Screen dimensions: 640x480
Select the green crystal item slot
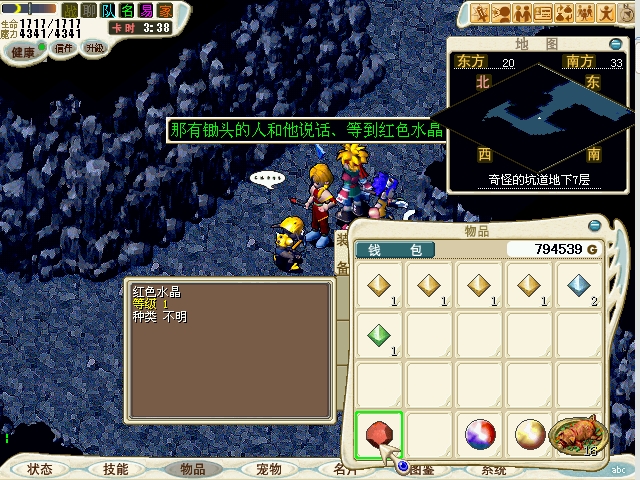(x=379, y=336)
